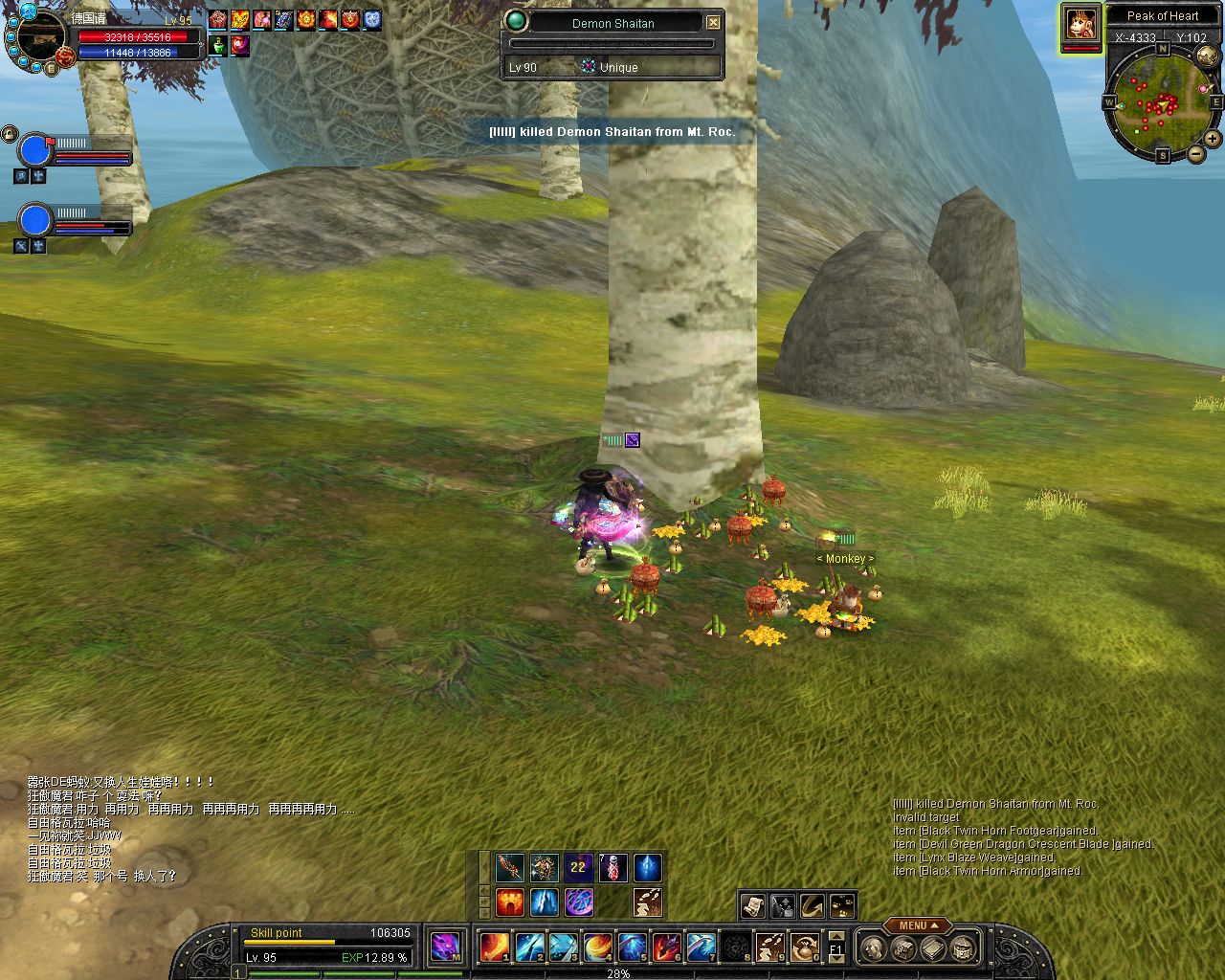
Task: Zoom out on the minimap
Action: point(1195,154)
